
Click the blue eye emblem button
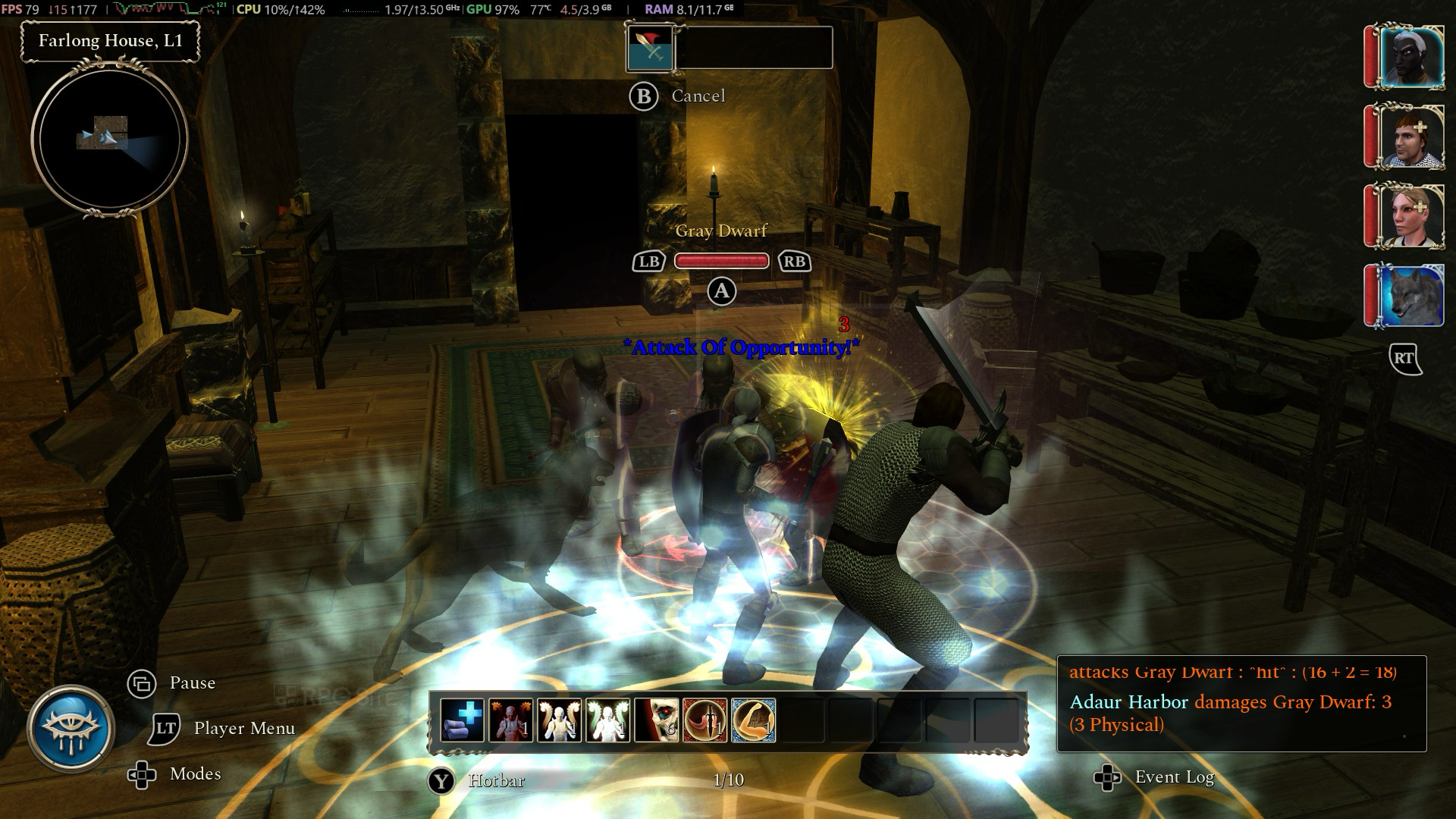pos(71,729)
